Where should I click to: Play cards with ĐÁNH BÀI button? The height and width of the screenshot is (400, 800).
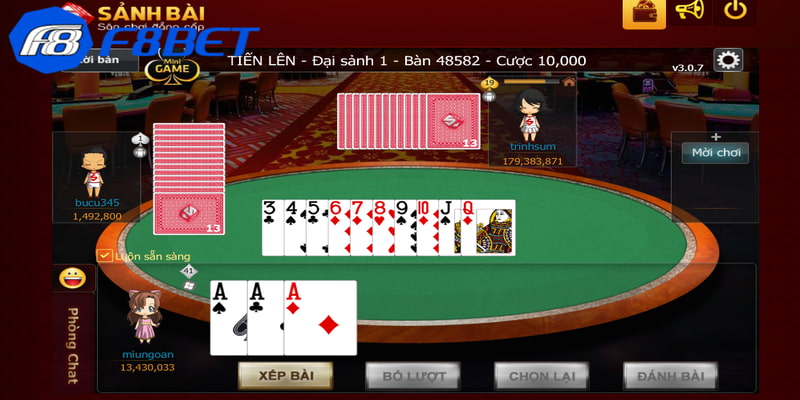670,376
